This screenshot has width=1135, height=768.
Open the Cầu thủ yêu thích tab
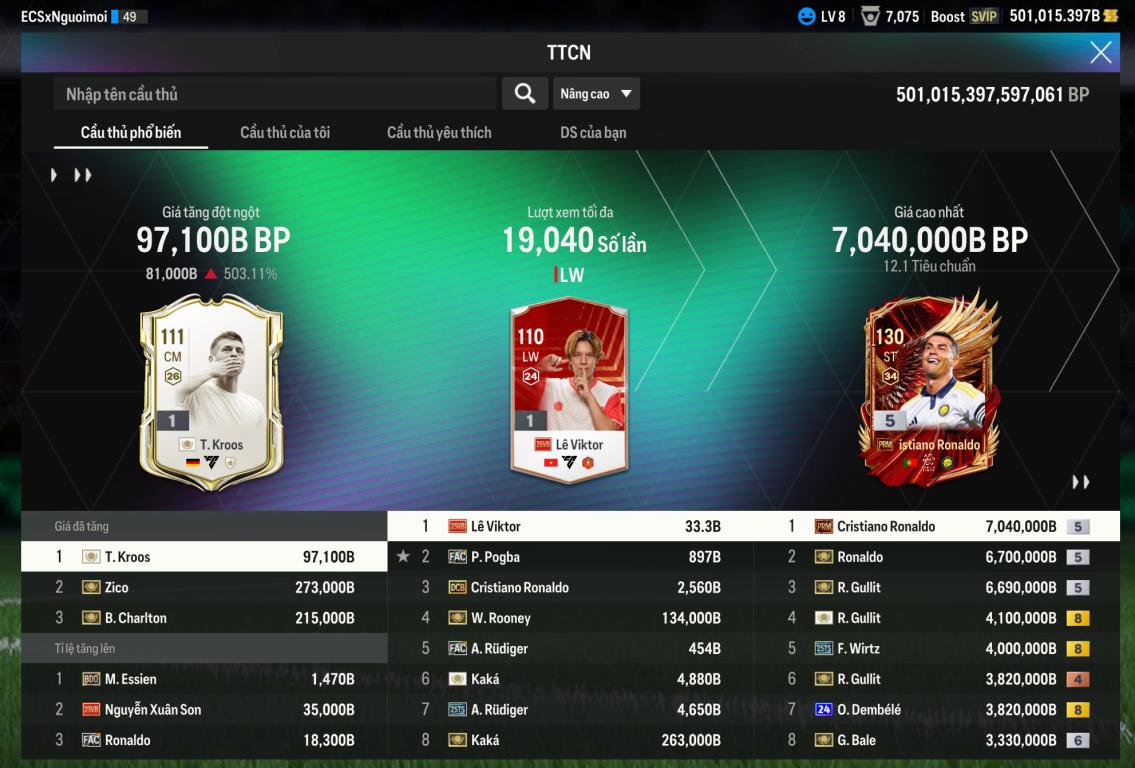point(439,132)
